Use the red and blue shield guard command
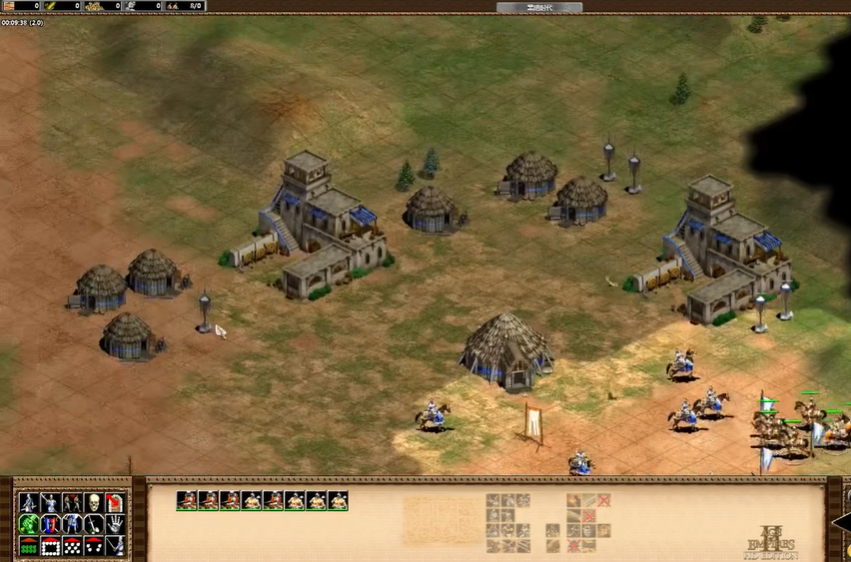The height and width of the screenshot is (562, 851). [50, 525]
